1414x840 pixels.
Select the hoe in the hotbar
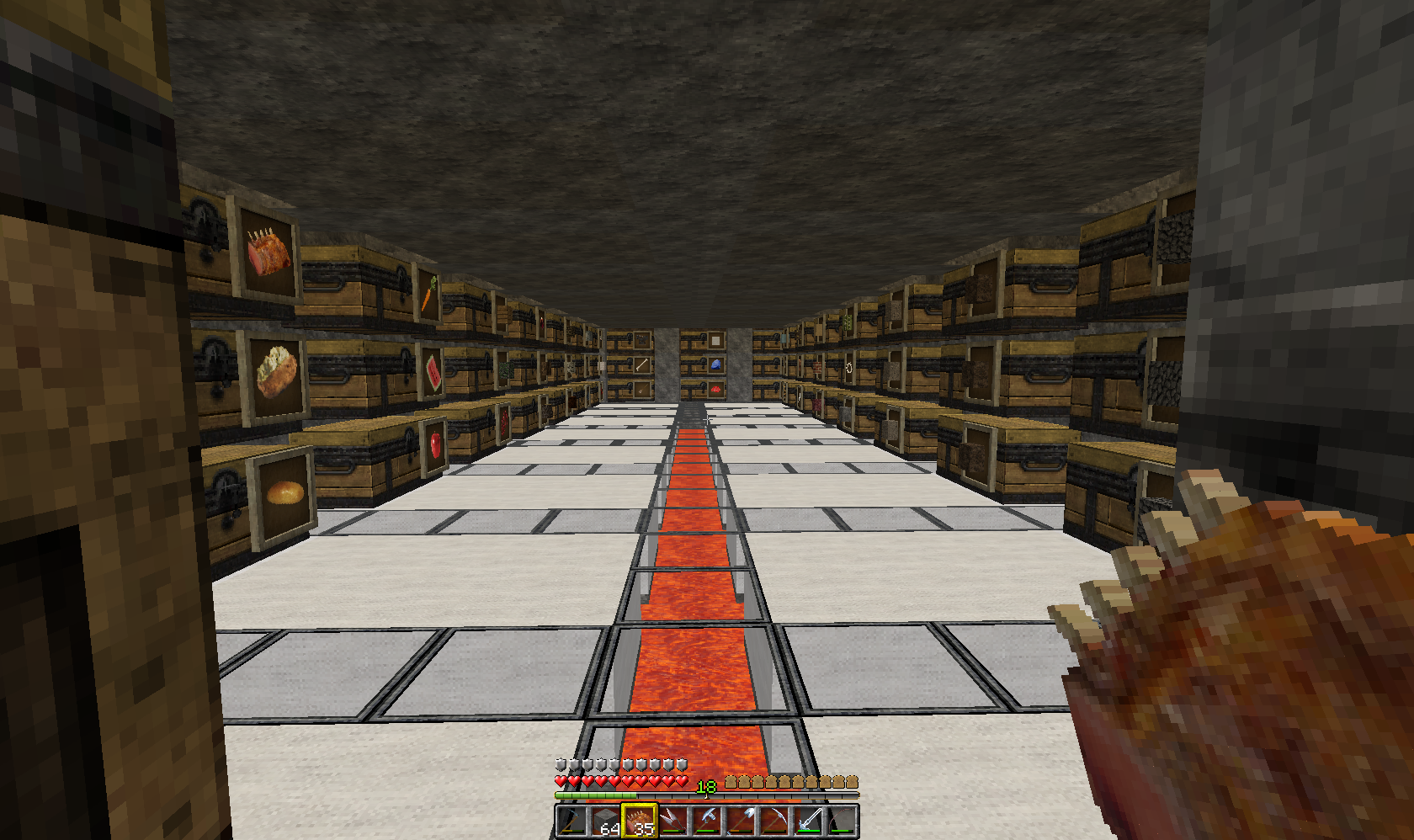[571, 821]
